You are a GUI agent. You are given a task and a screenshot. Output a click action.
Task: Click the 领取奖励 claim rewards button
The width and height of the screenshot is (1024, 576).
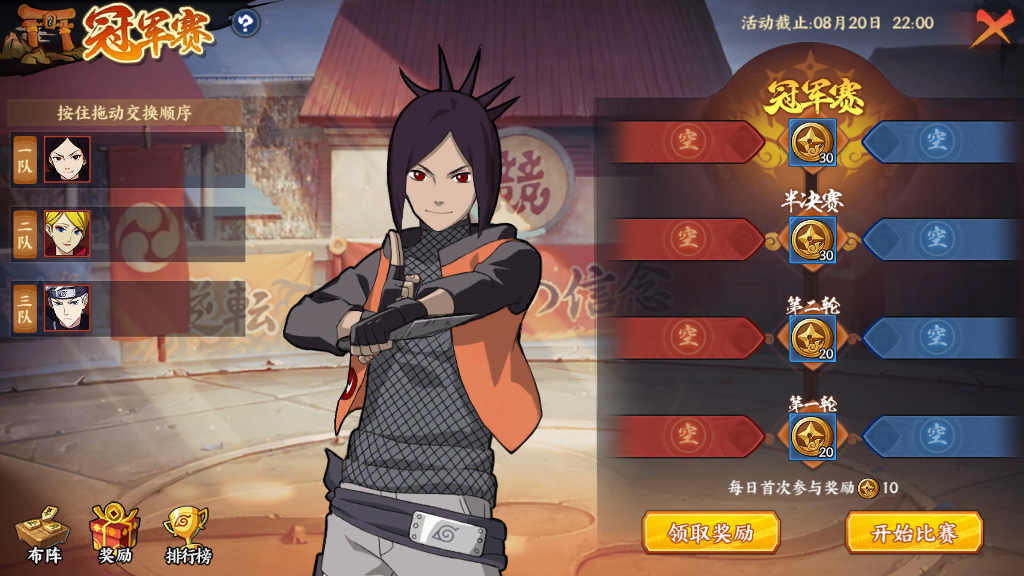[x=710, y=532]
